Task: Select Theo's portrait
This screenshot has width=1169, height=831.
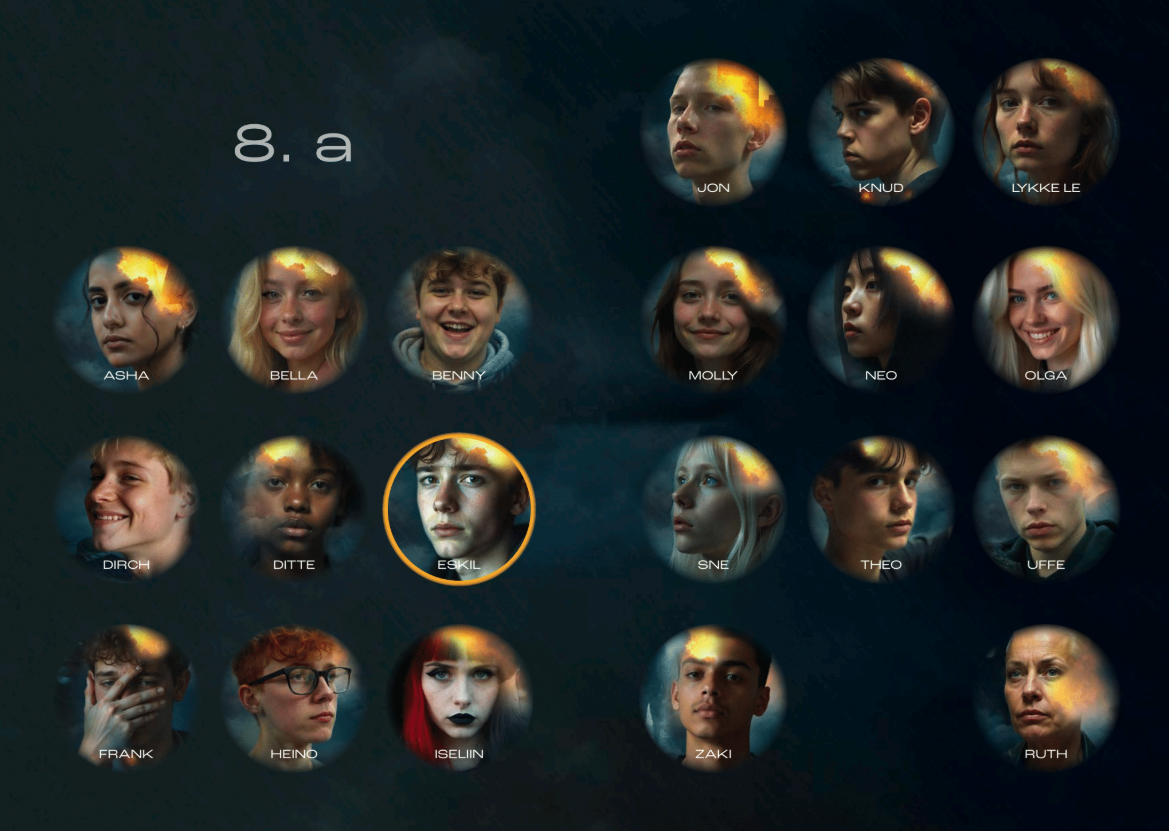Action: click(880, 507)
